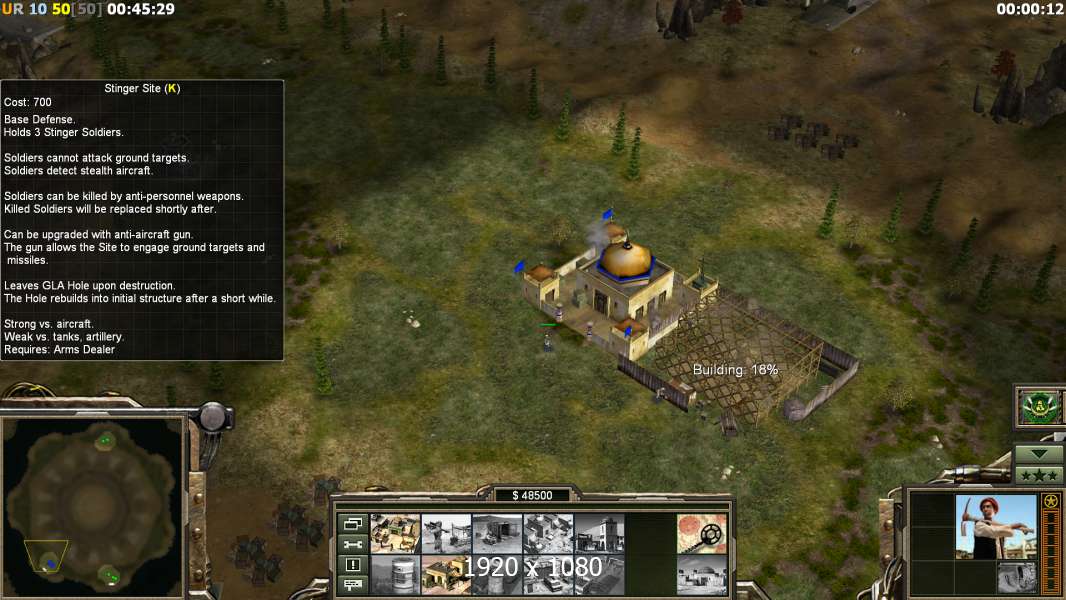Activate the scorpion key special ability icon
The image size is (1066, 600).
(702, 534)
